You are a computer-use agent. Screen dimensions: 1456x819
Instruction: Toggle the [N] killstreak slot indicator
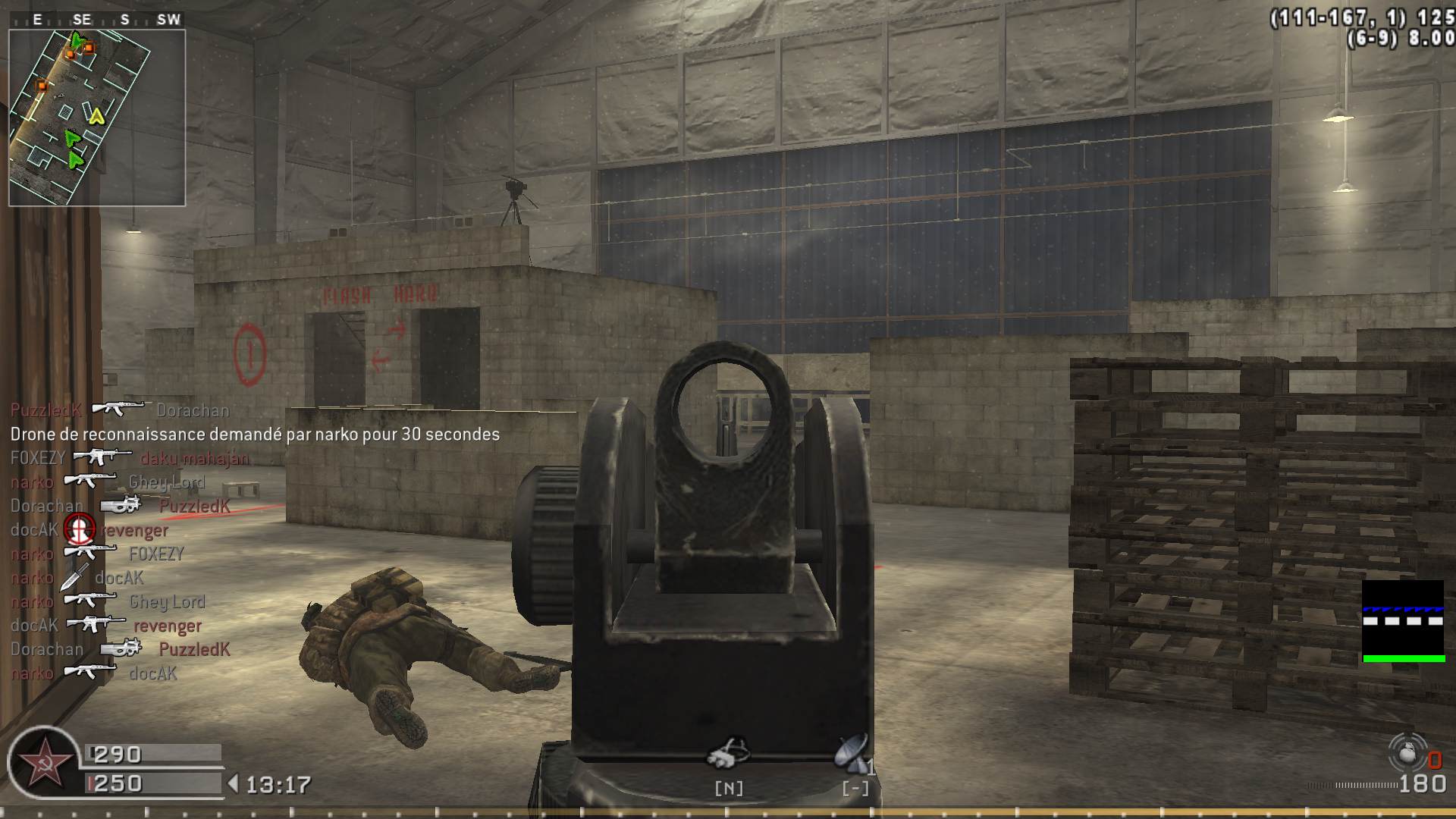(x=728, y=789)
